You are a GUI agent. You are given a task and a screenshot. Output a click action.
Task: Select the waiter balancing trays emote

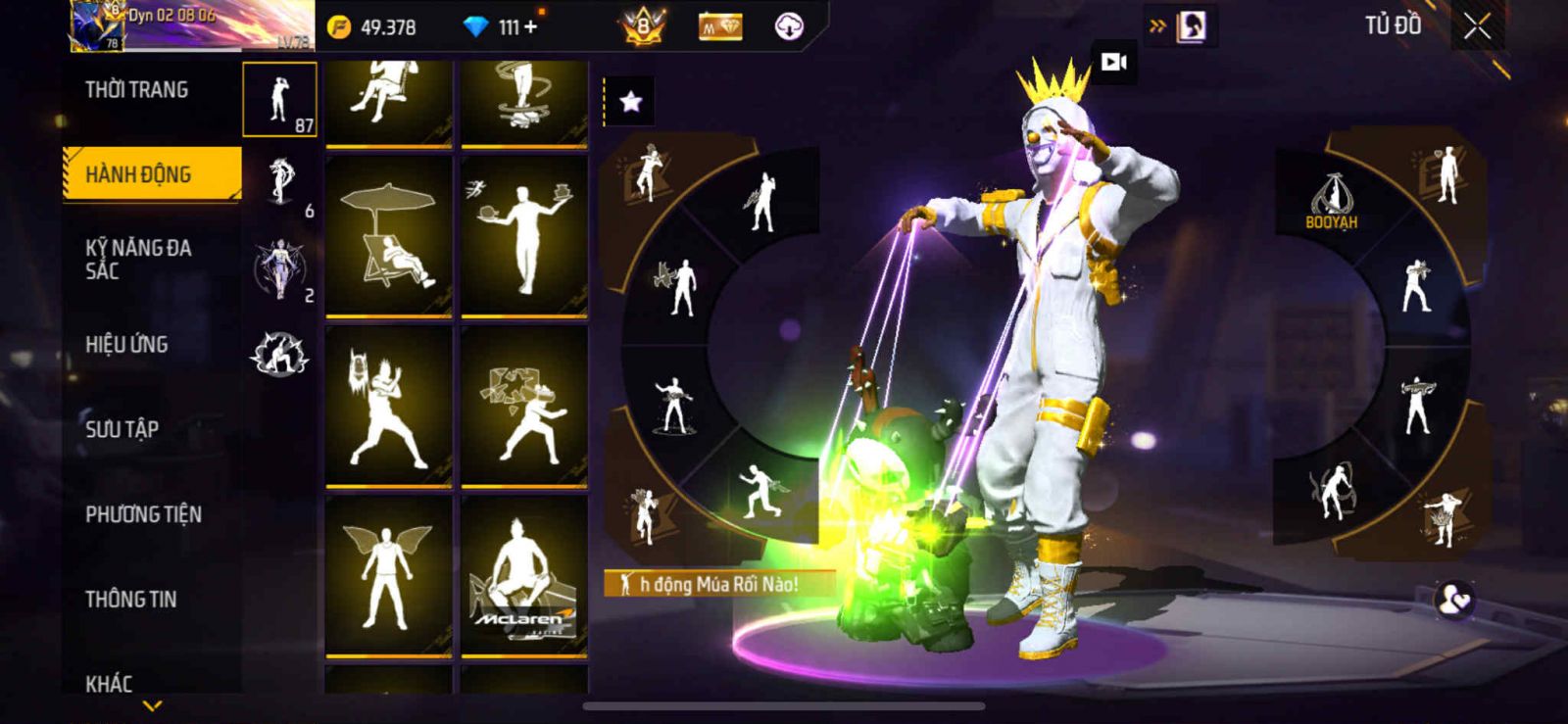[523, 236]
